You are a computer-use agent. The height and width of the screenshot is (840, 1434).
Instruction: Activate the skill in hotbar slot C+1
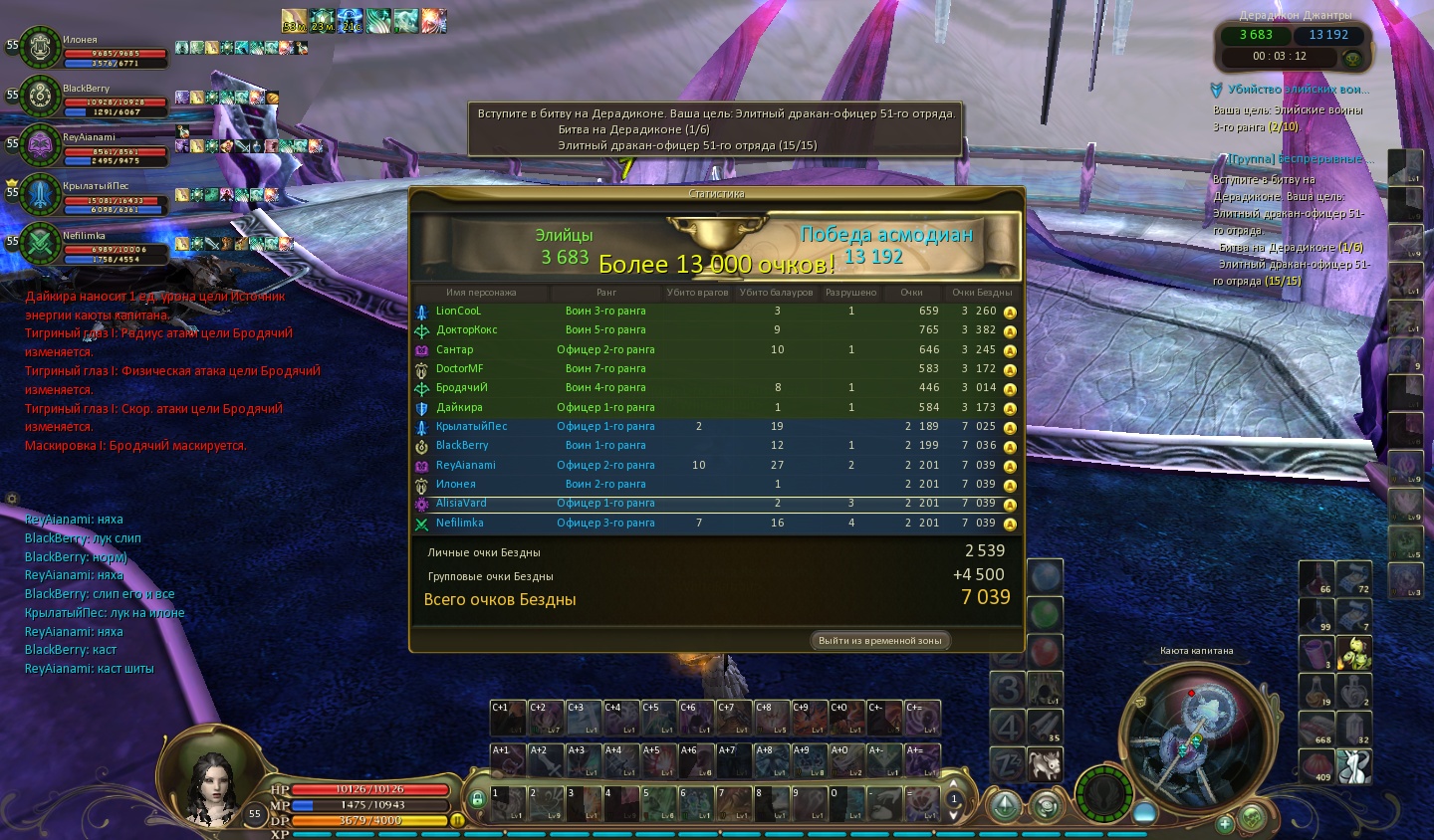pyautogui.click(x=507, y=718)
